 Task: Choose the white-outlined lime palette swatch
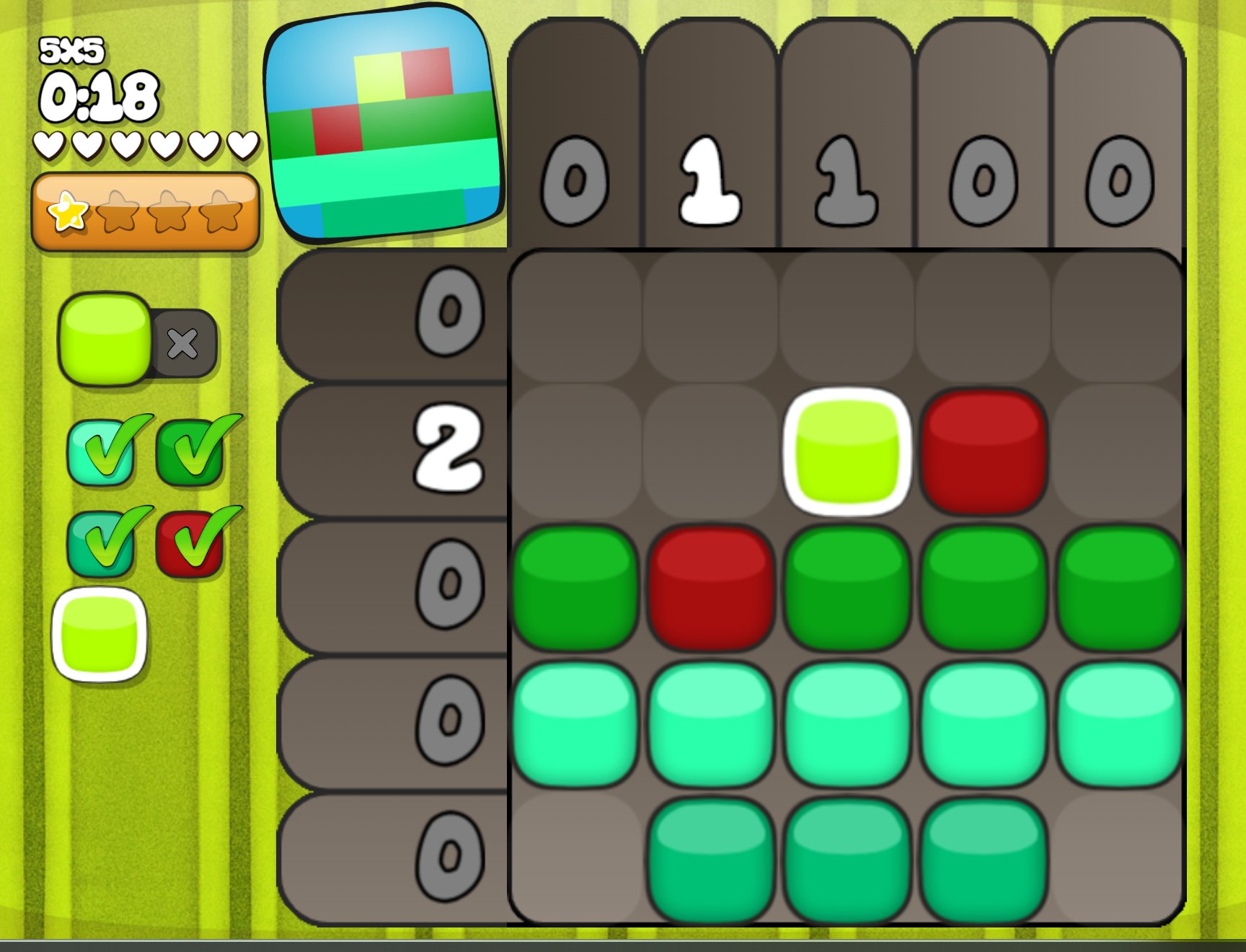(100, 635)
